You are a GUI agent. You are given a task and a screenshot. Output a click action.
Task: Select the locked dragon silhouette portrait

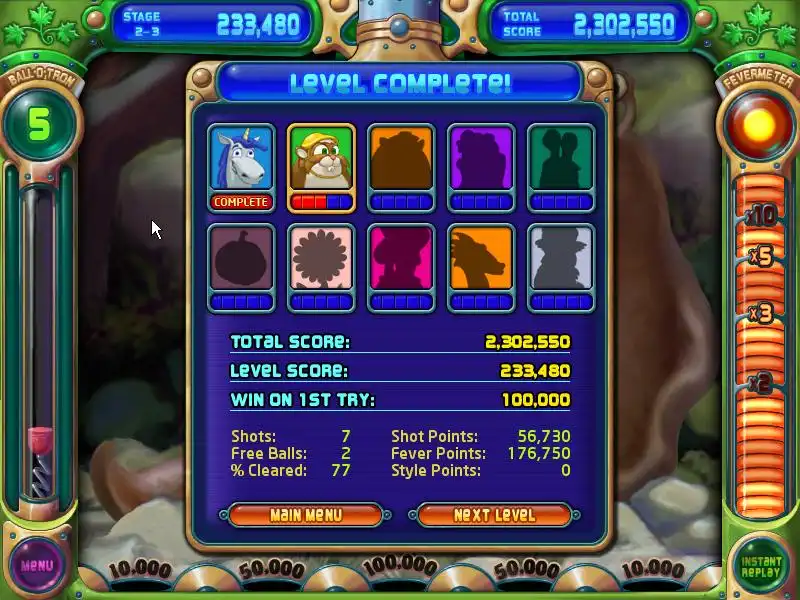click(x=481, y=259)
